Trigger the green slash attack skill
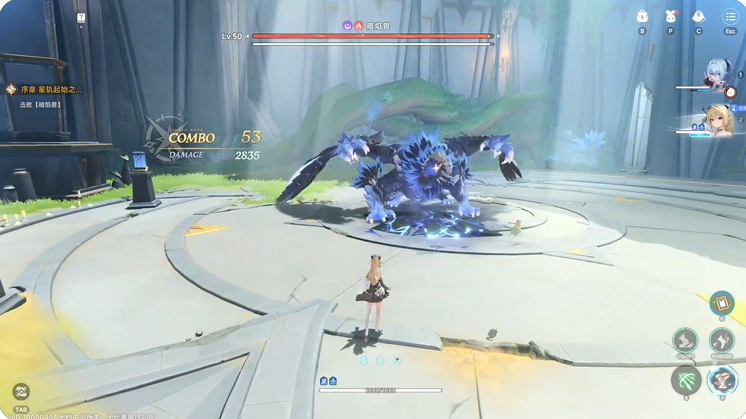Screen dimensions: 746x419 click(x=686, y=380)
